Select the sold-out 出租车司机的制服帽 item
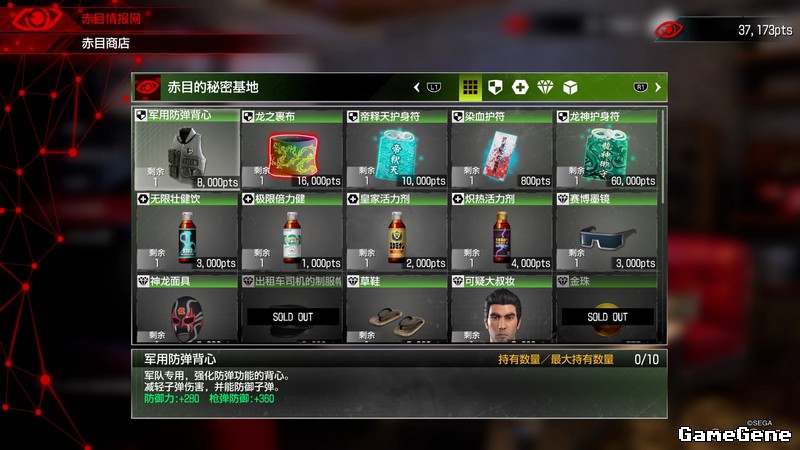 coord(292,312)
